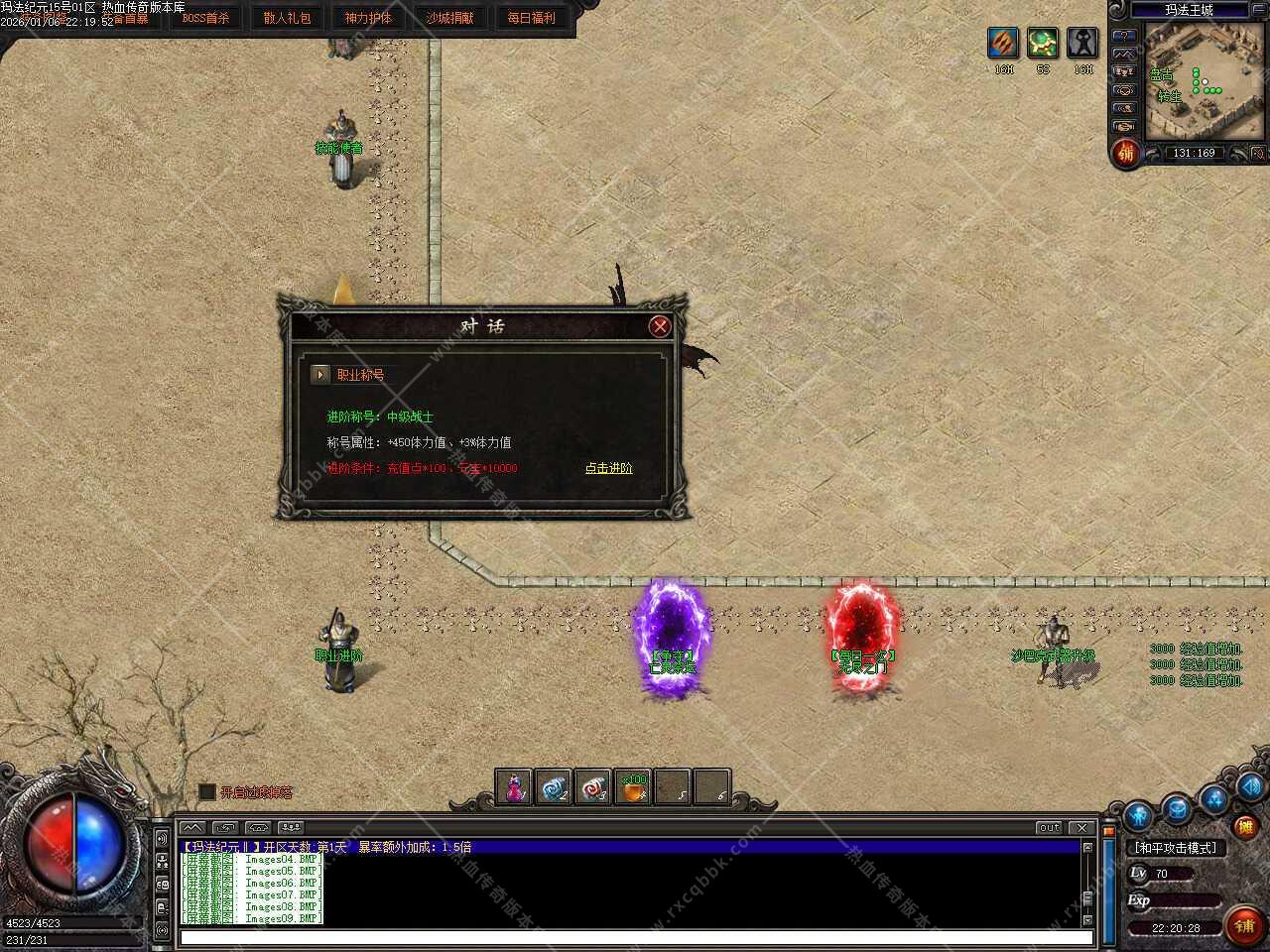Select the pink potion hotbar slot
Screen dimensions: 1270x952
pos(514,787)
